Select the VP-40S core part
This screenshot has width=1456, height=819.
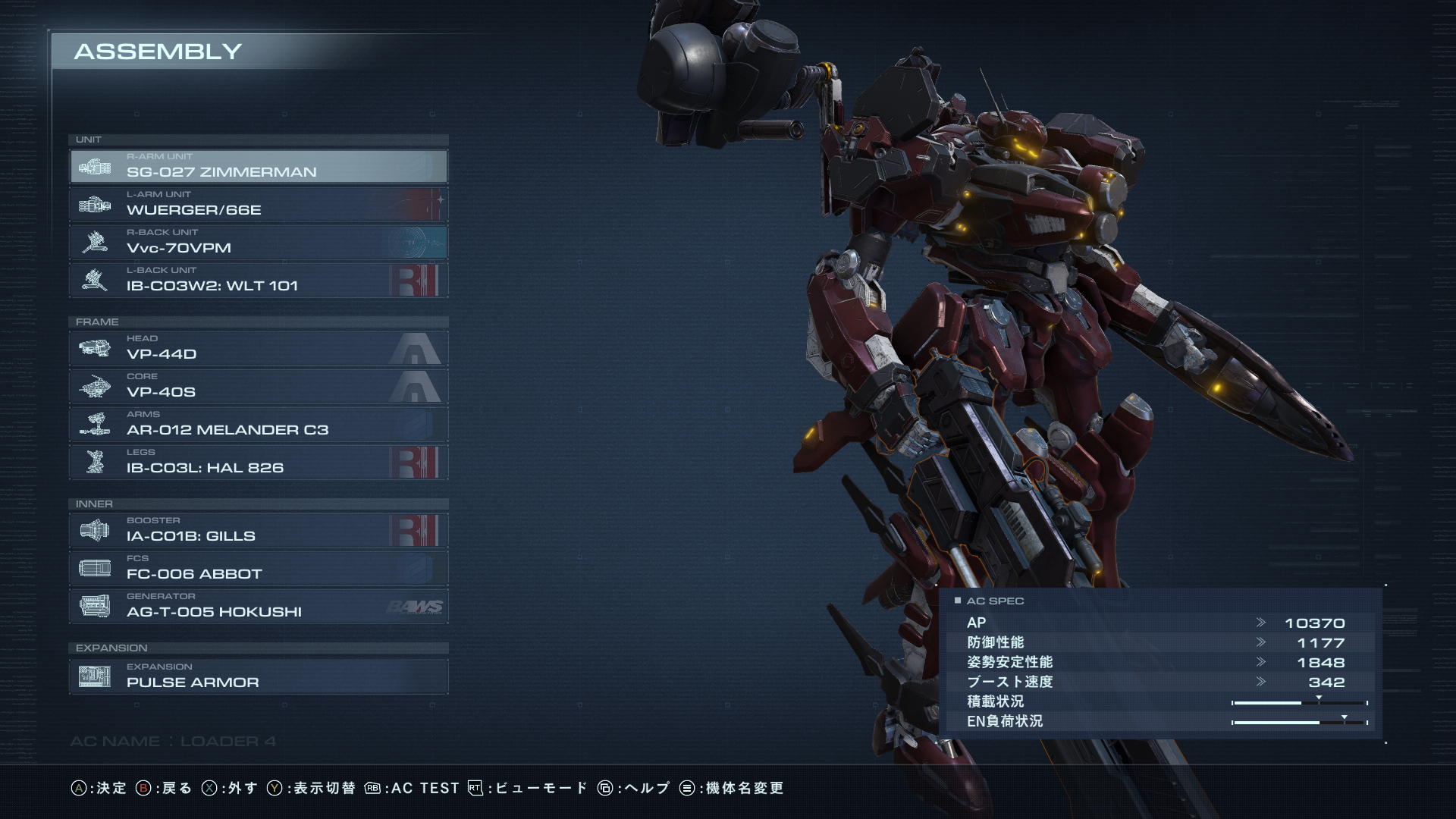click(258, 386)
